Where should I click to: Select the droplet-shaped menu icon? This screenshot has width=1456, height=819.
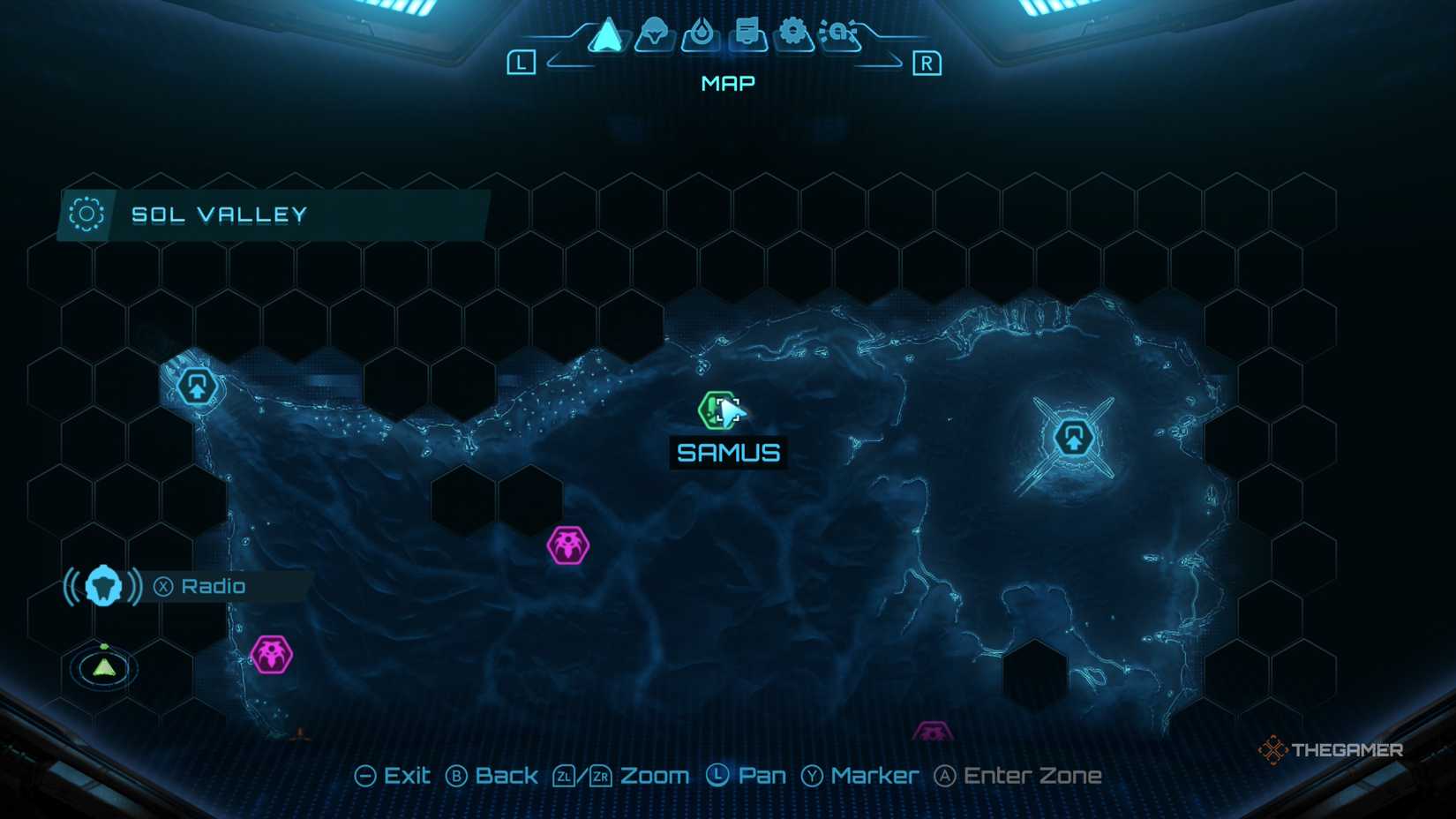(700, 34)
